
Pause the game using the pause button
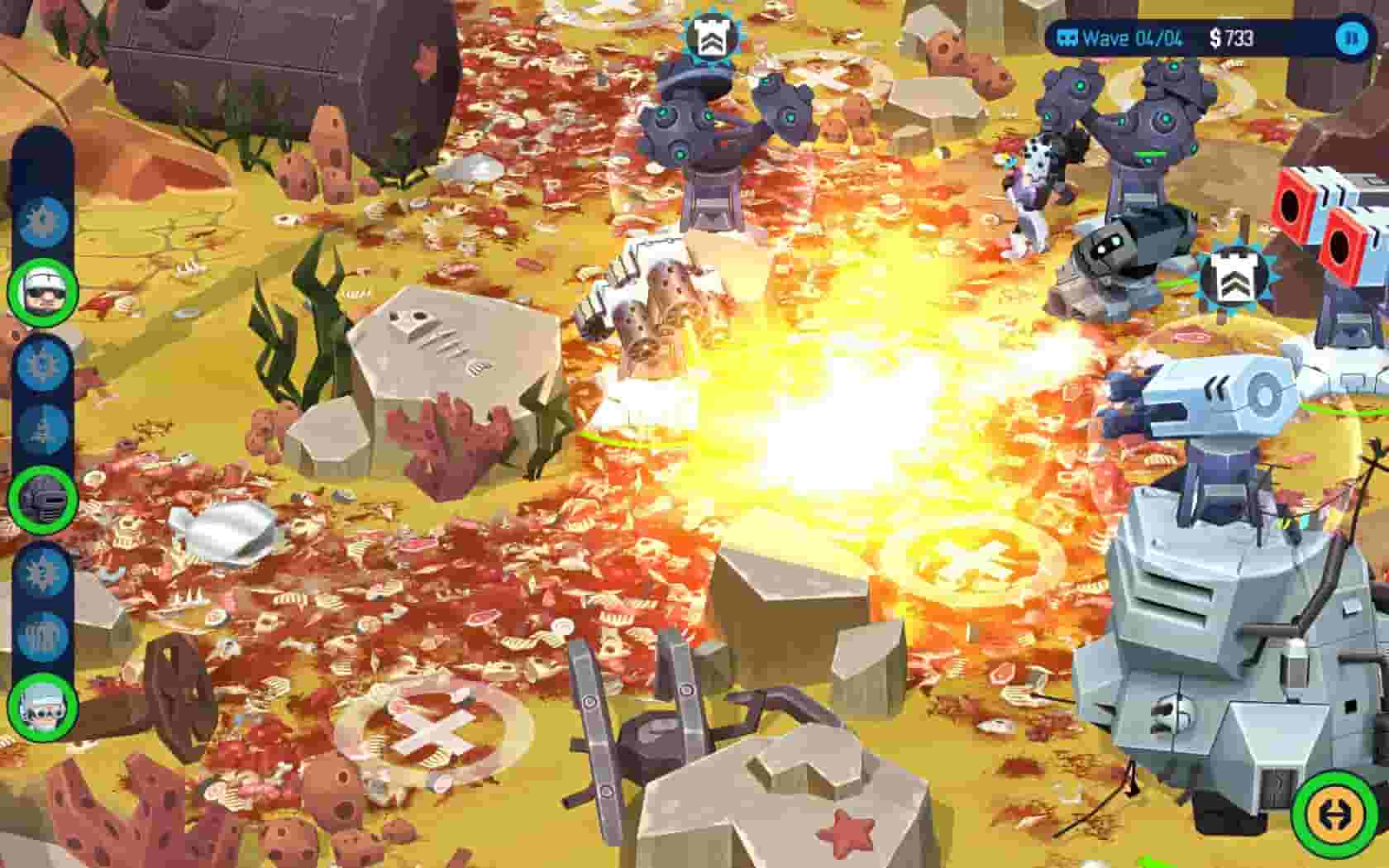pyautogui.click(x=1356, y=36)
